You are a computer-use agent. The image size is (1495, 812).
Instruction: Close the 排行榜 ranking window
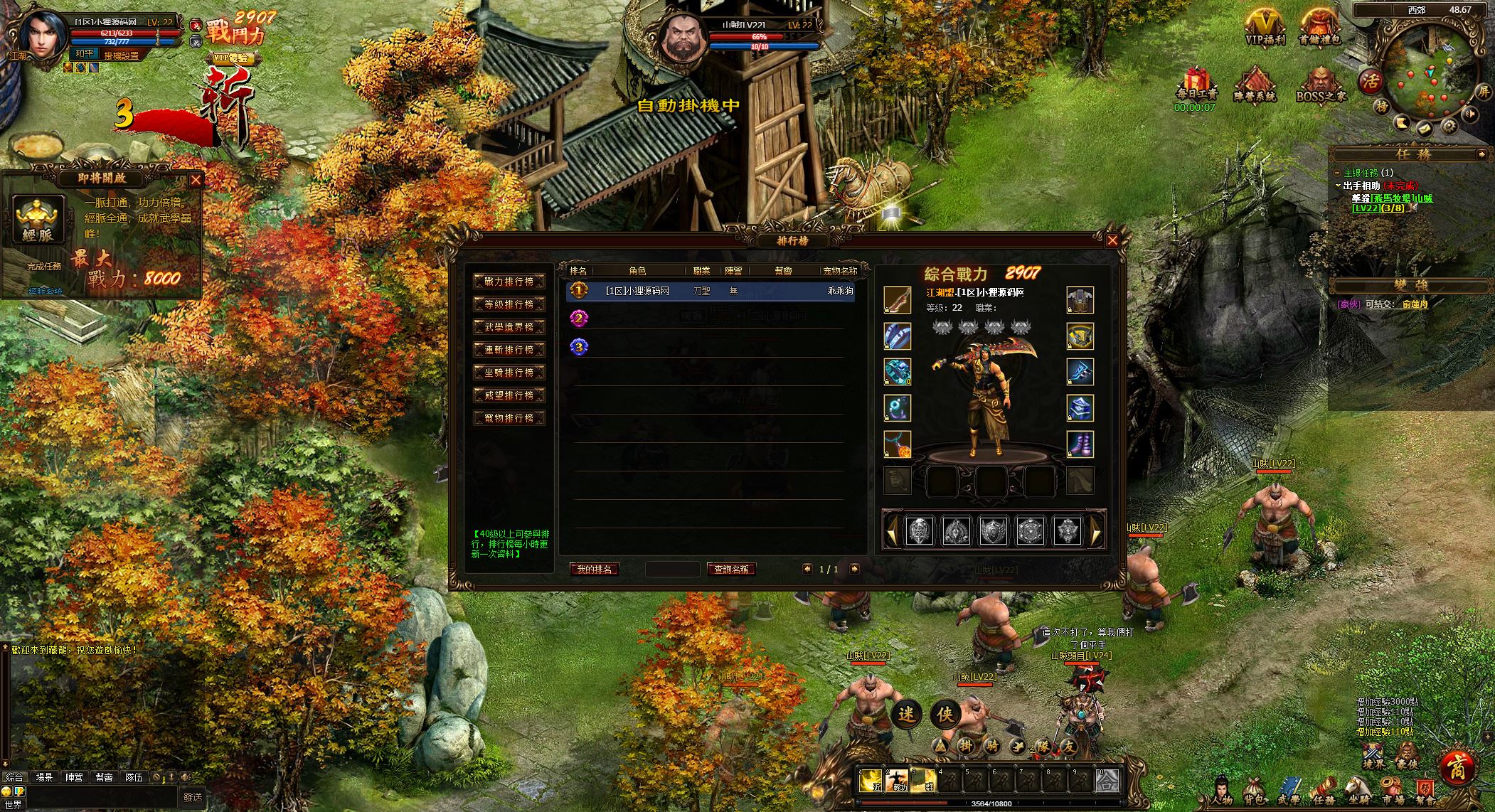tap(1112, 240)
